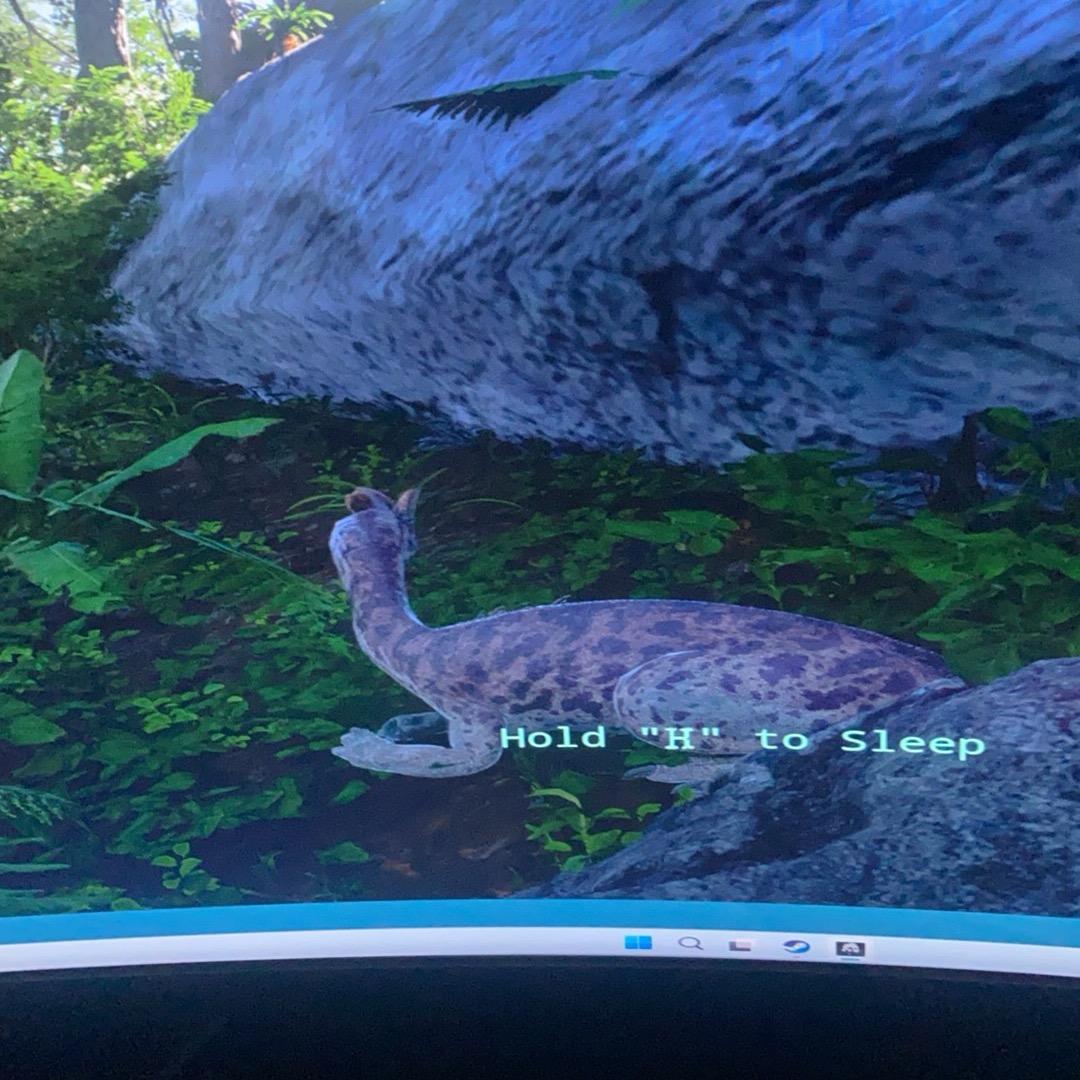Open the Windows Start menu
The height and width of the screenshot is (1080, 1080).
click(637, 942)
